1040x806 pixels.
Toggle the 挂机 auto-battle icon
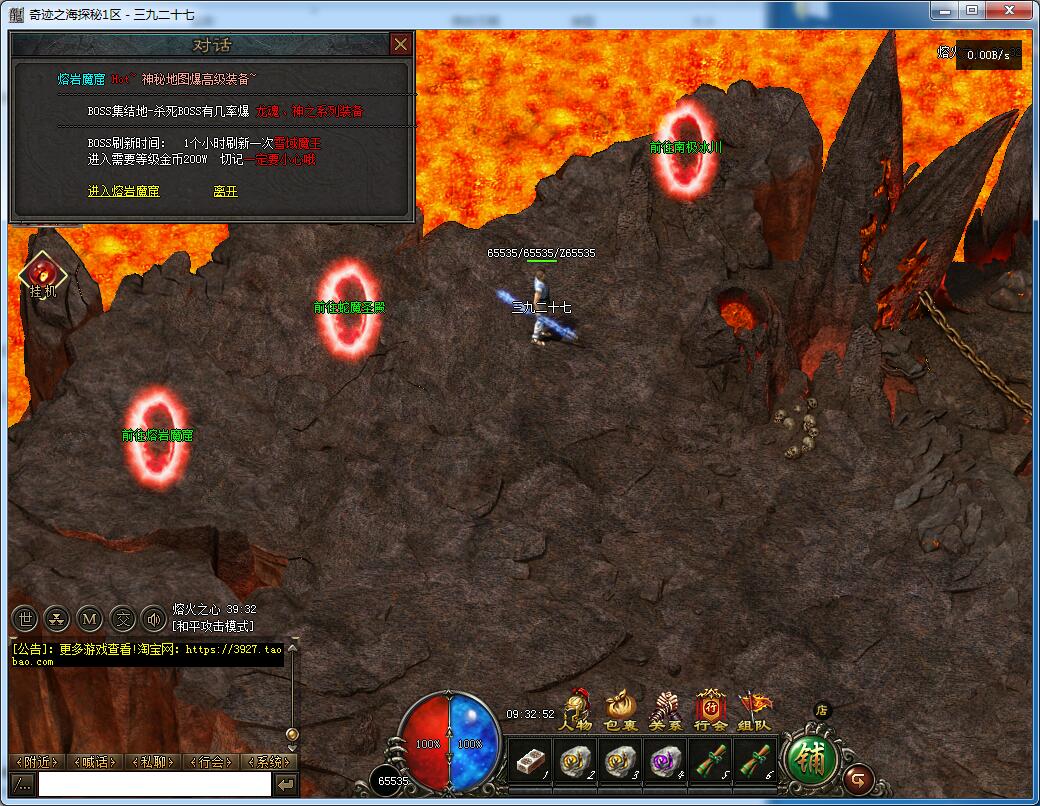point(43,275)
